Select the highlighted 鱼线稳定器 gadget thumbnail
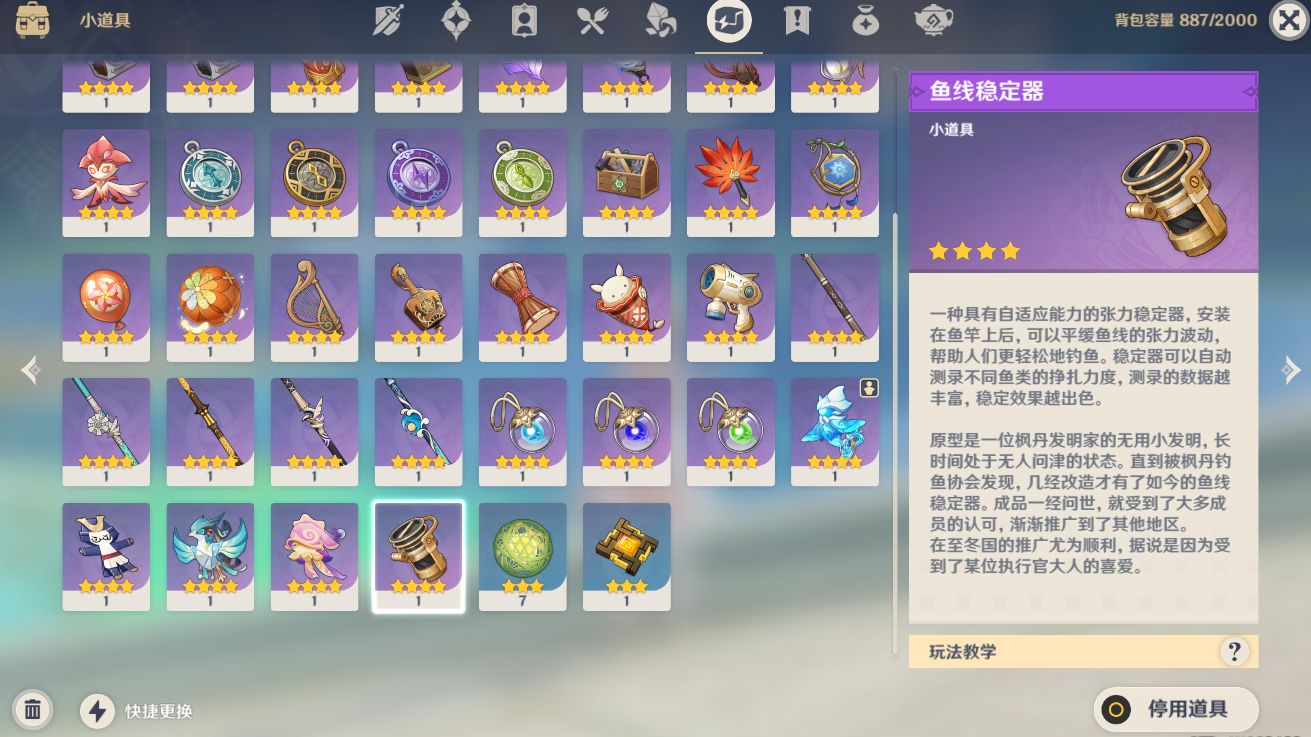The height and width of the screenshot is (737, 1311). tap(418, 556)
